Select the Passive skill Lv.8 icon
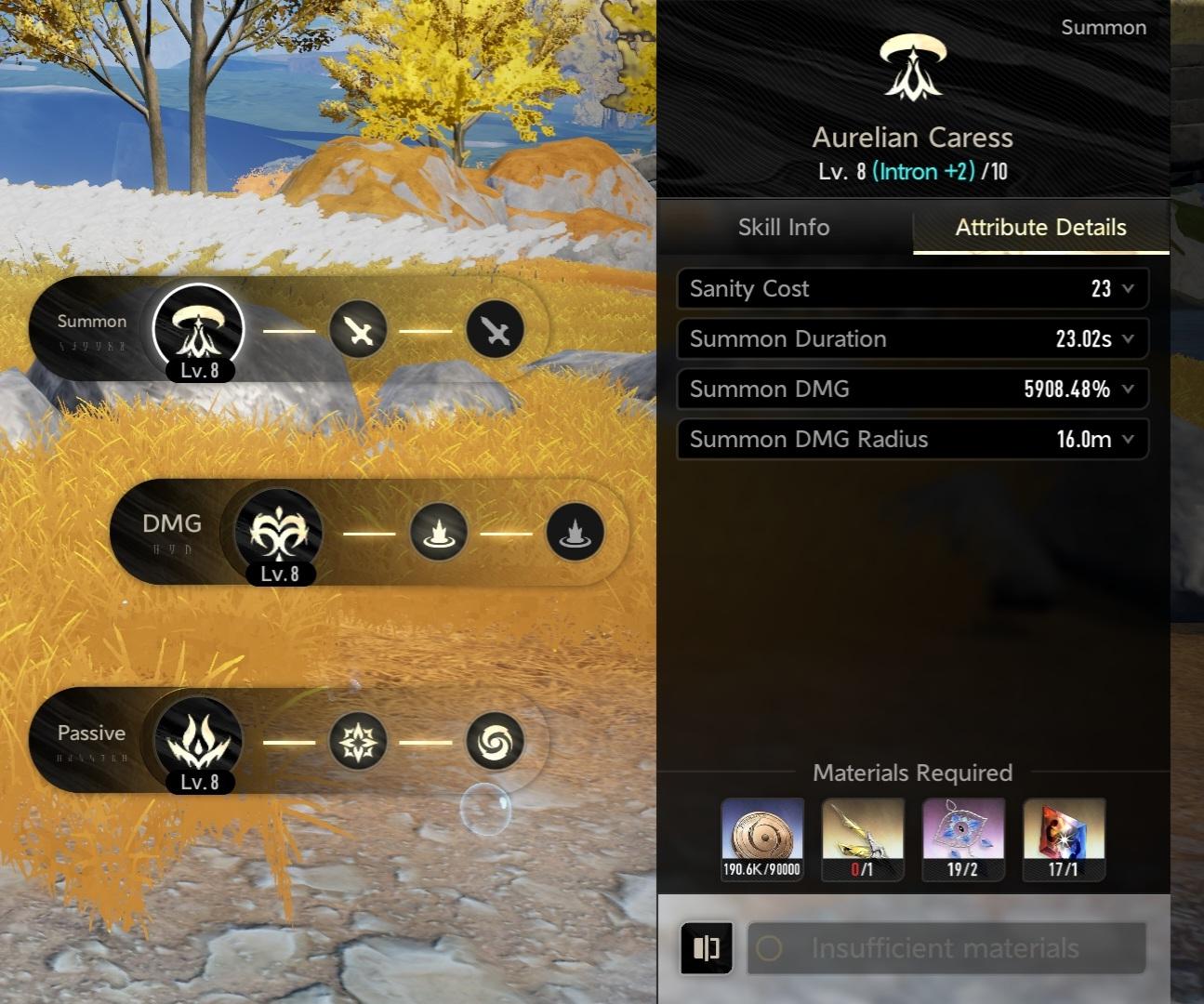The image size is (1204, 1004). [x=197, y=741]
